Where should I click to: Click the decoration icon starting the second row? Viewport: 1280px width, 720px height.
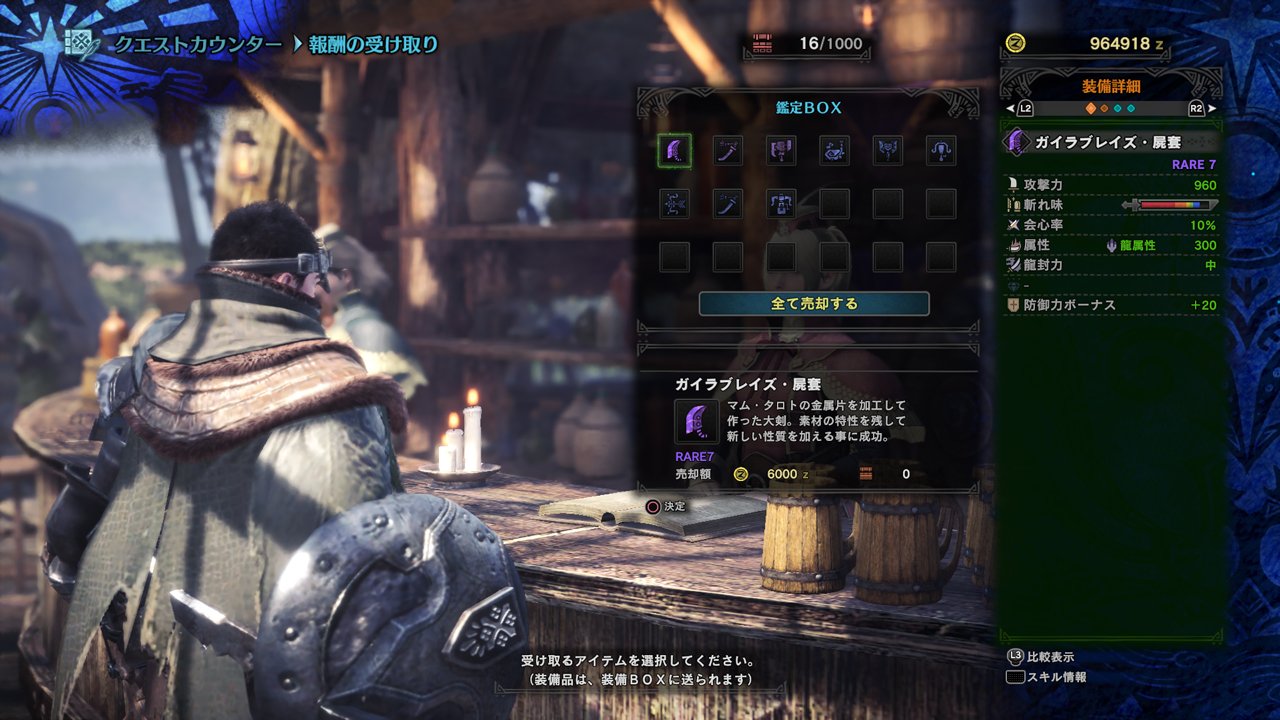click(674, 204)
